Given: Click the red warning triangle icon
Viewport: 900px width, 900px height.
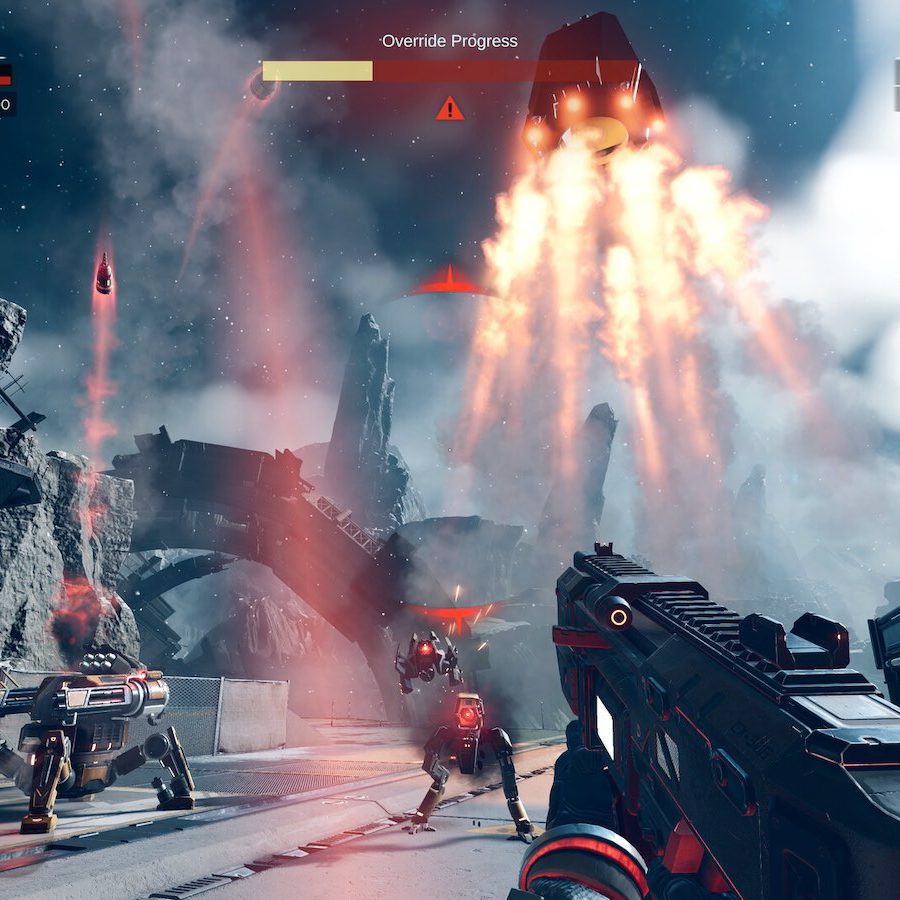Looking at the screenshot, I should tap(450, 108).
